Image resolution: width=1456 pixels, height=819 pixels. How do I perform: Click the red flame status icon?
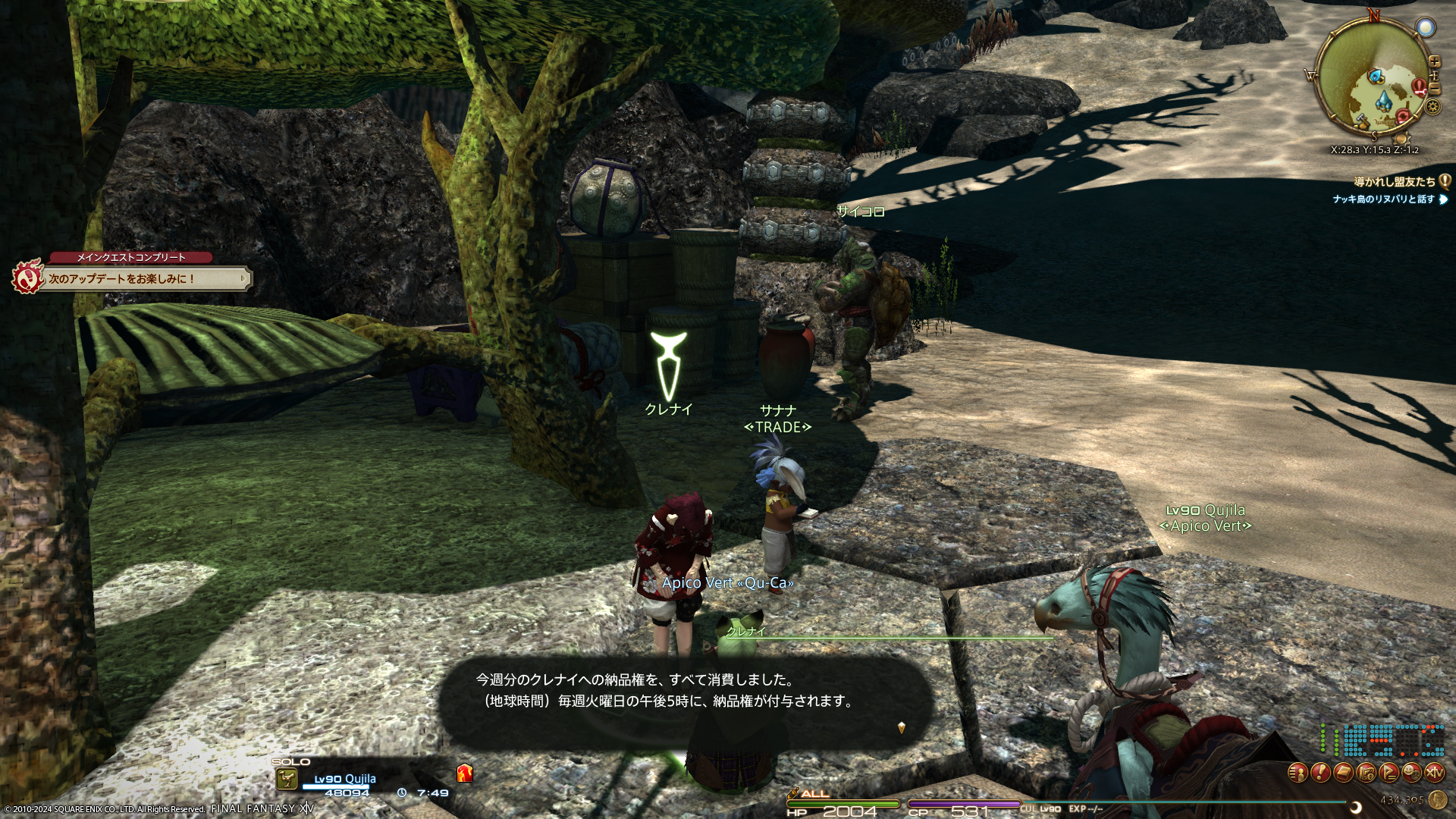pyautogui.click(x=465, y=773)
